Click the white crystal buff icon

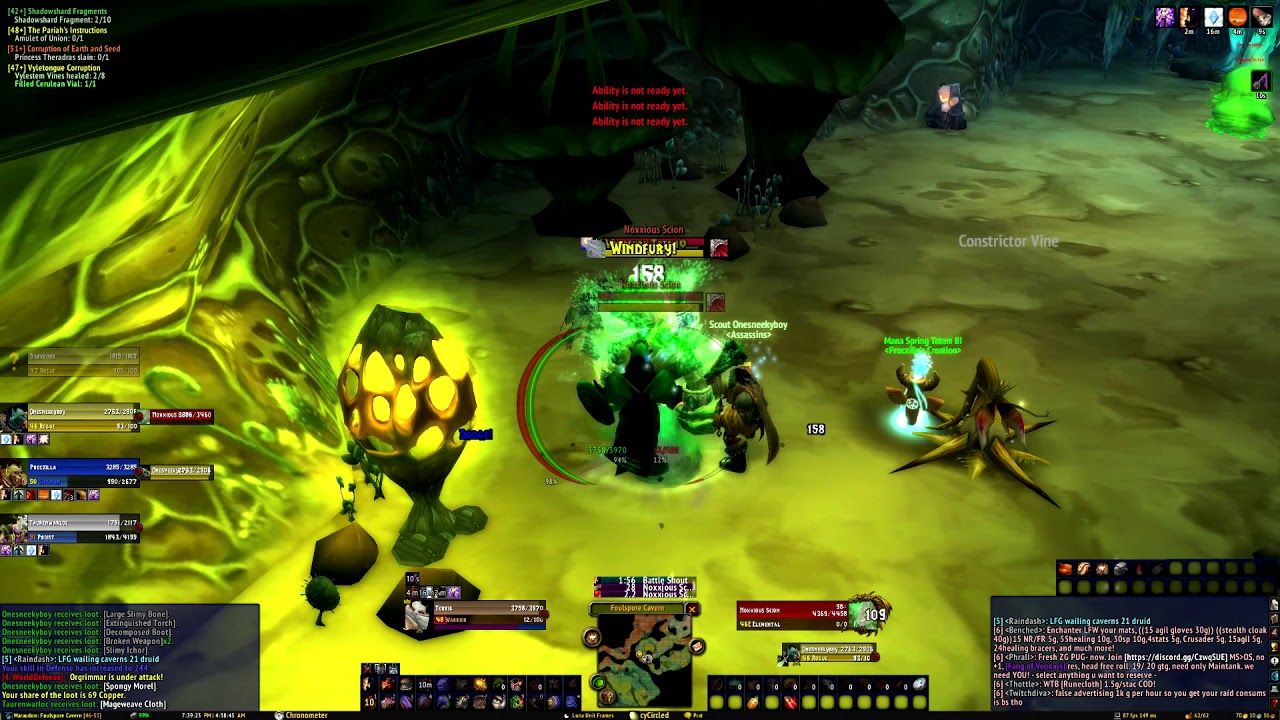[1213, 17]
